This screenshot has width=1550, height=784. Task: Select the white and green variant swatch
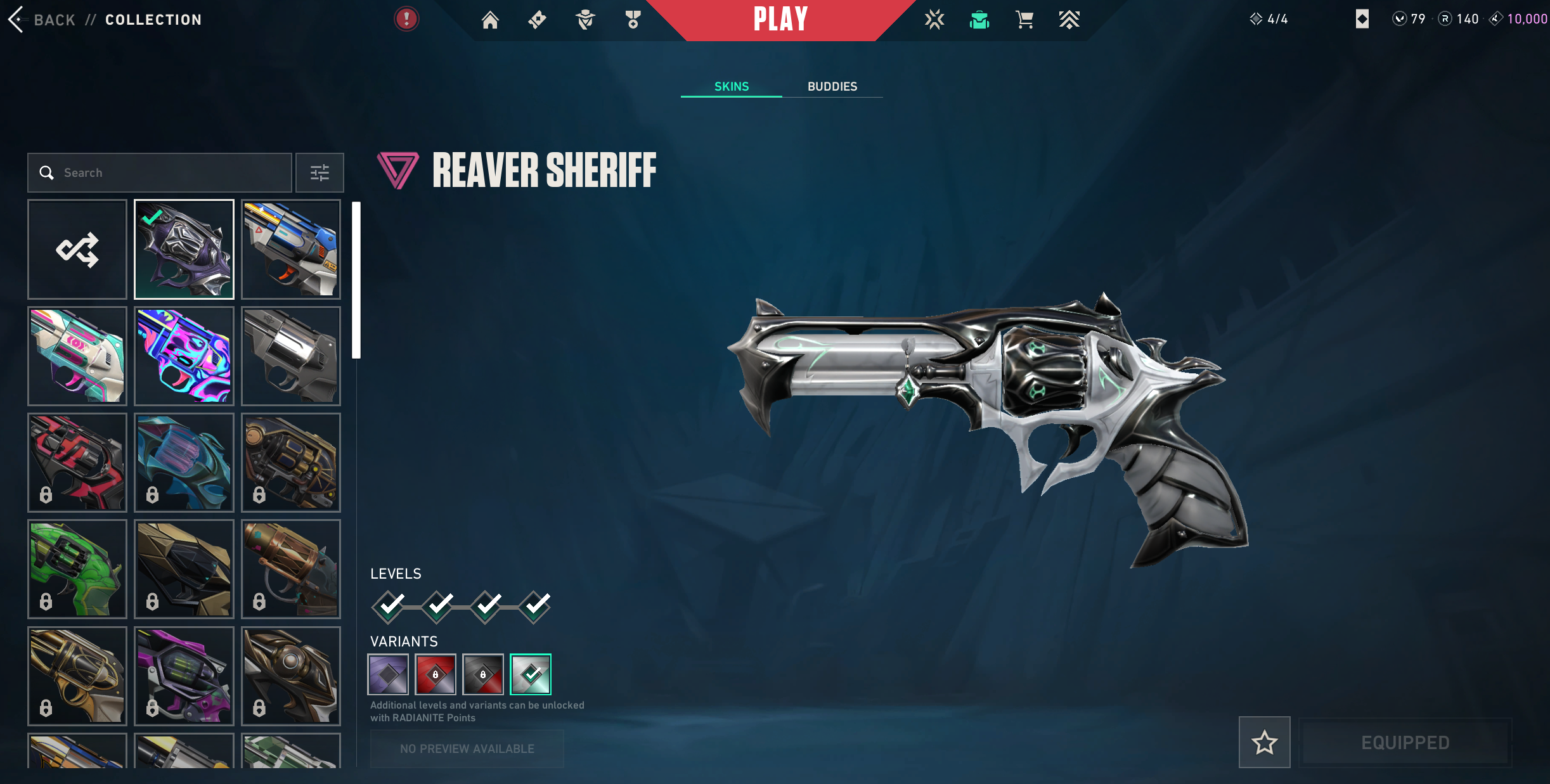(531, 674)
